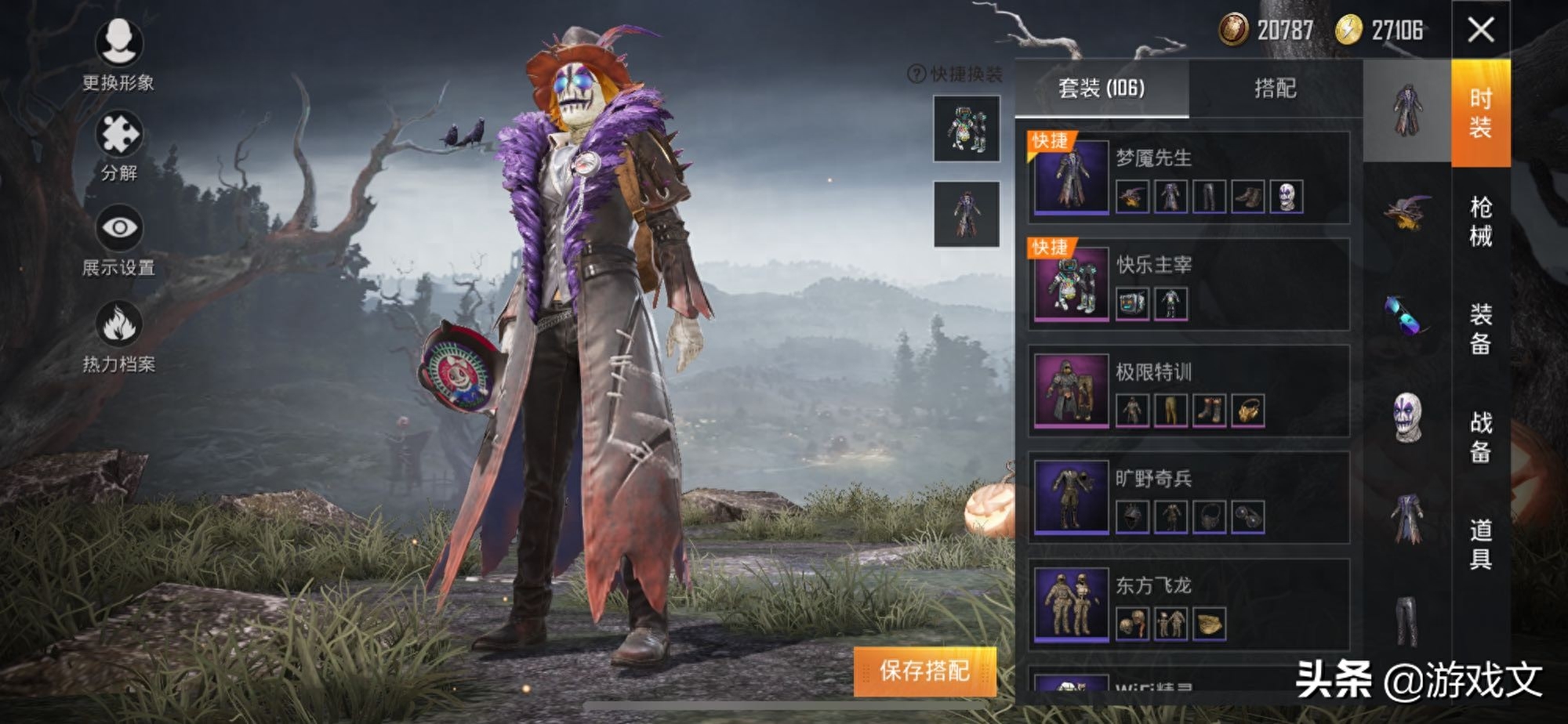Viewport: 1568px width, 724px height.
Task: Close the wardrobe screen with the X
Action: tap(1480, 31)
